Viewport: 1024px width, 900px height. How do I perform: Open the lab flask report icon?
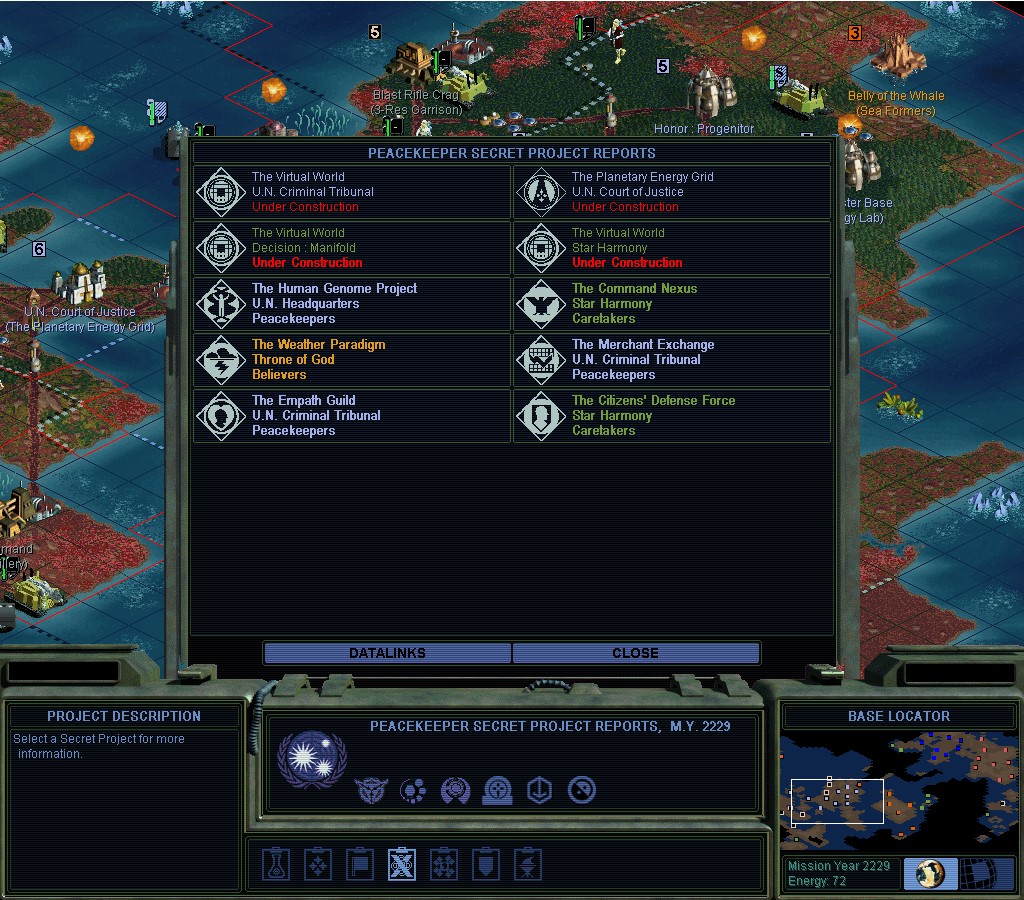click(x=276, y=864)
